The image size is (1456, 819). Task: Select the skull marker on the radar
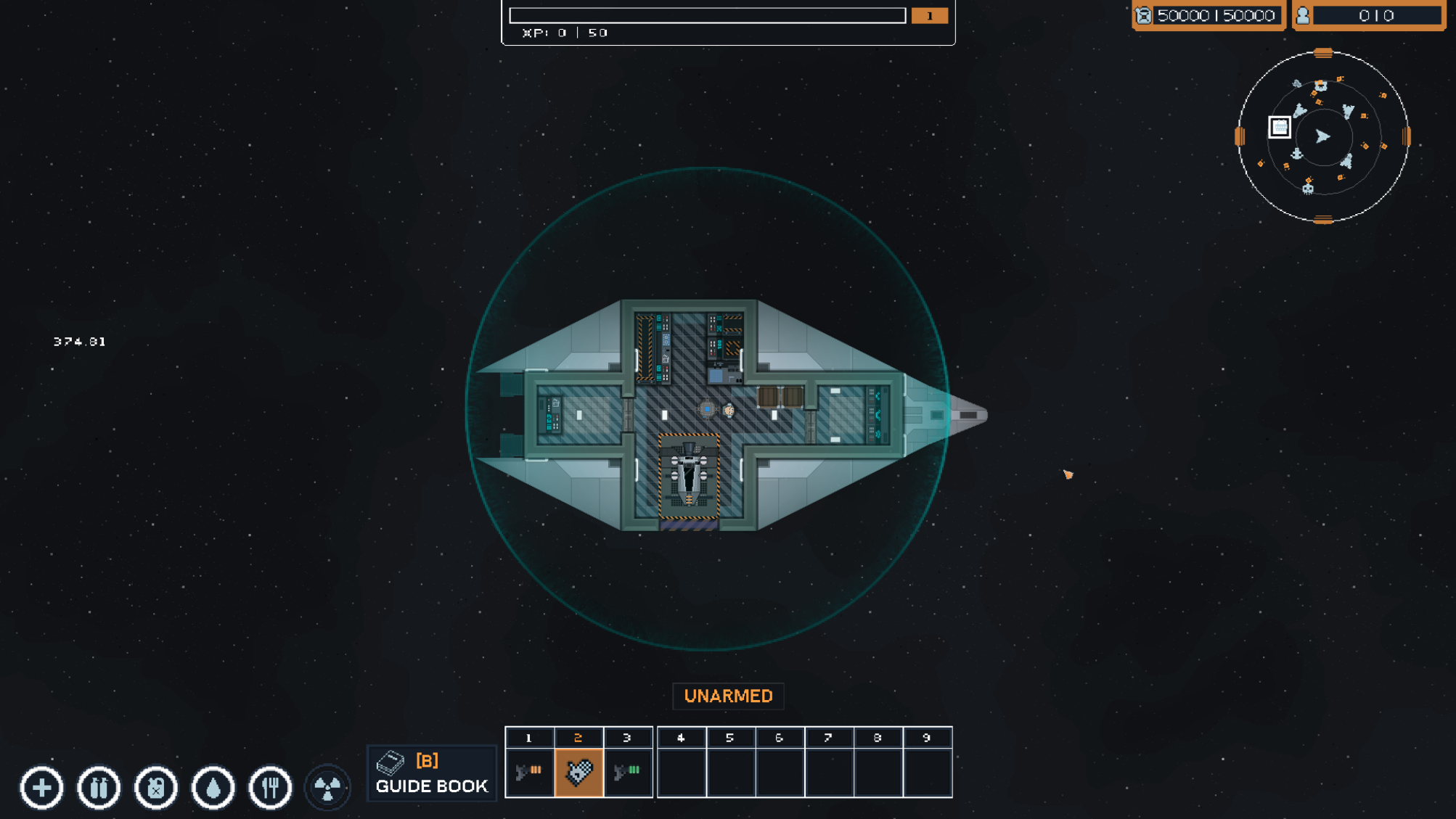click(x=1308, y=189)
